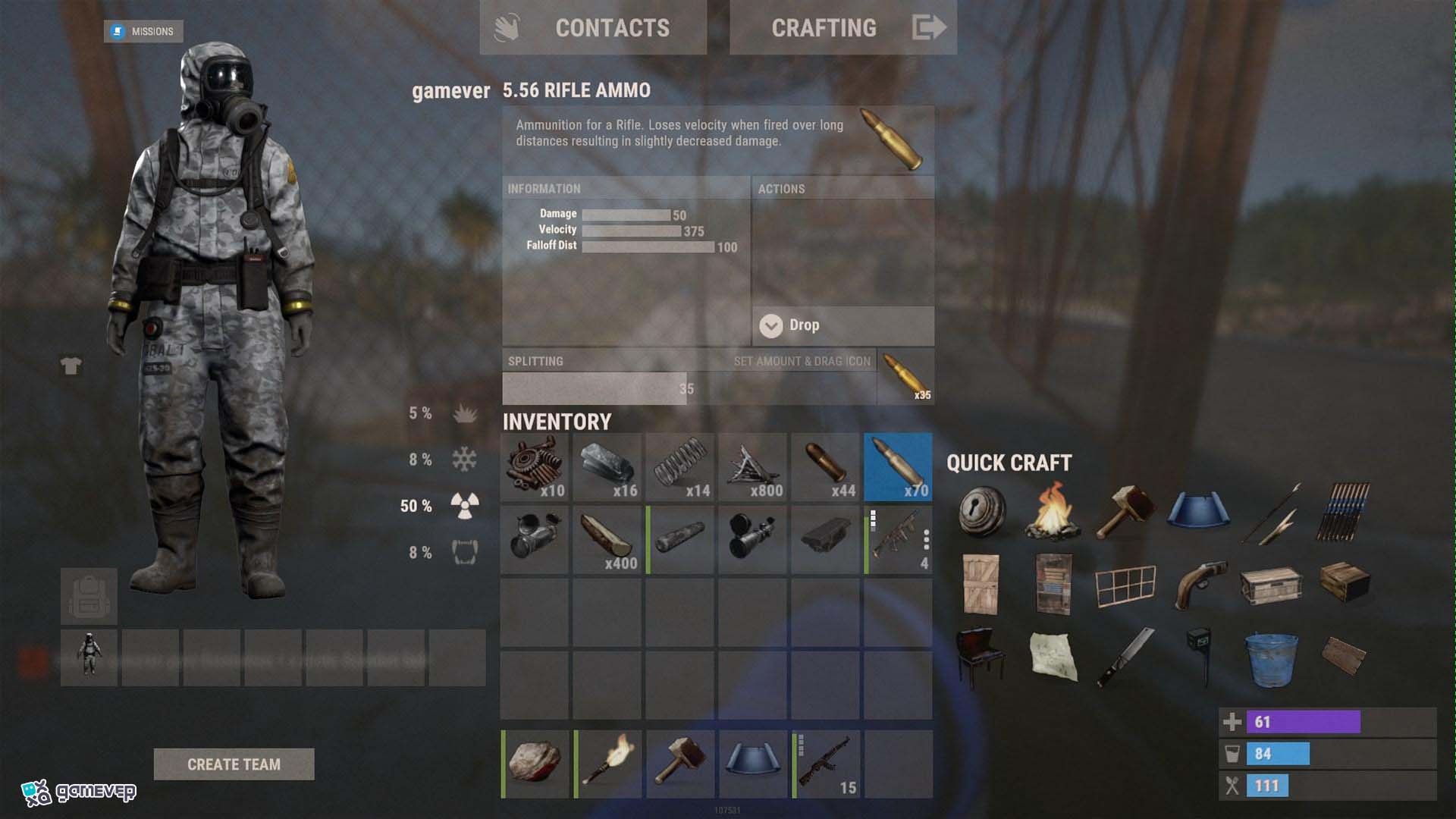Select the wood stack of 400
This screenshot has width=1456, height=819.
[x=607, y=539]
